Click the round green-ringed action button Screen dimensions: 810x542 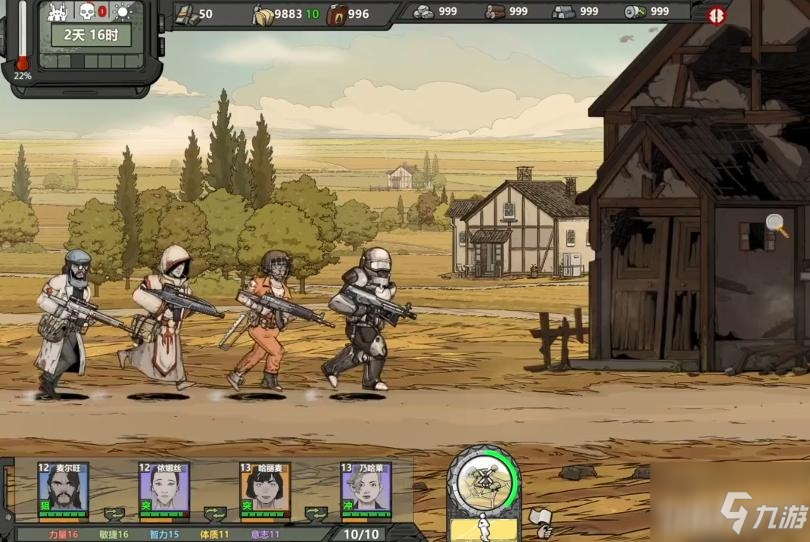tap(483, 482)
